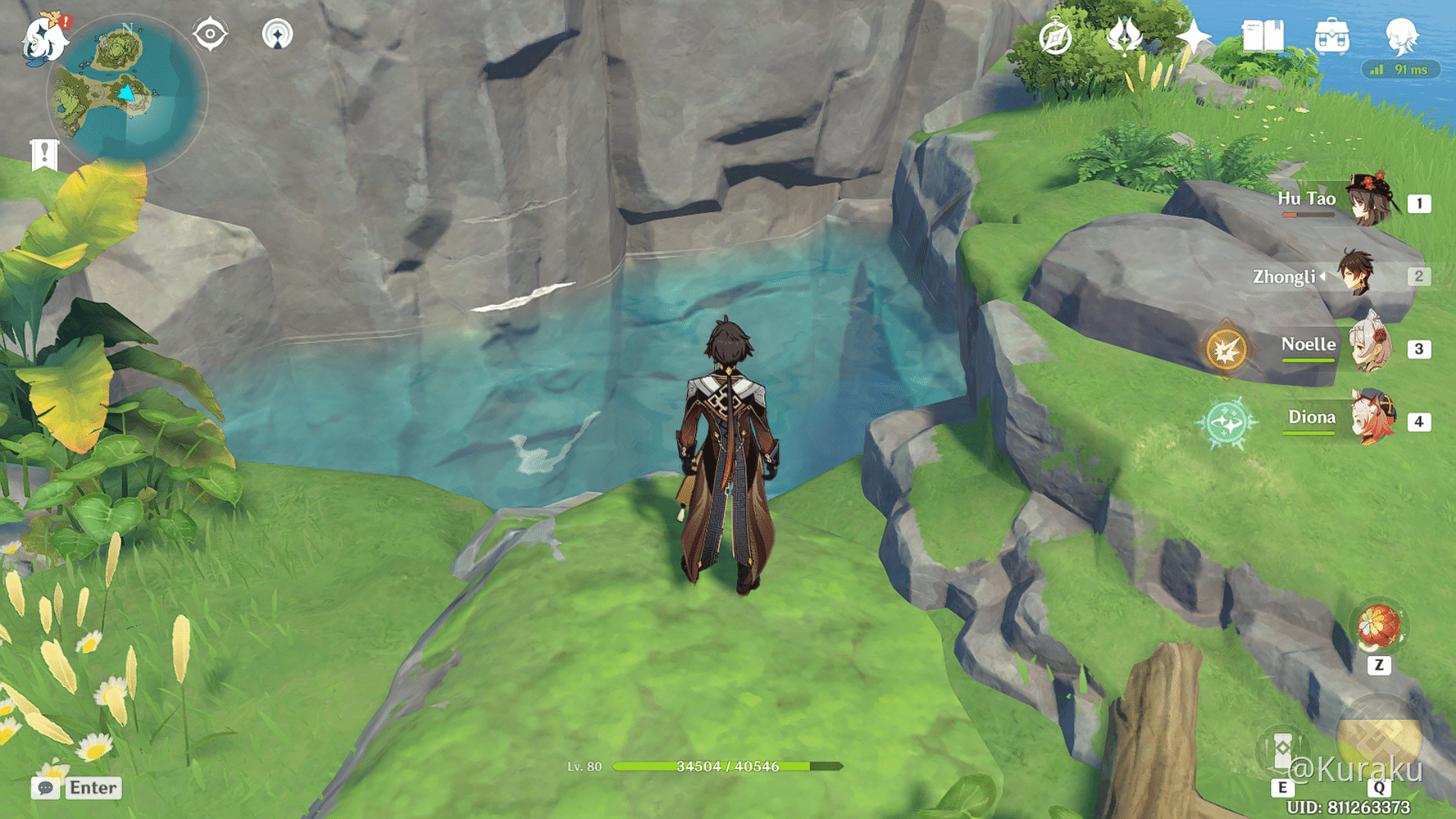
Task: Open the Character screen silhouette icon
Action: tap(1403, 37)
